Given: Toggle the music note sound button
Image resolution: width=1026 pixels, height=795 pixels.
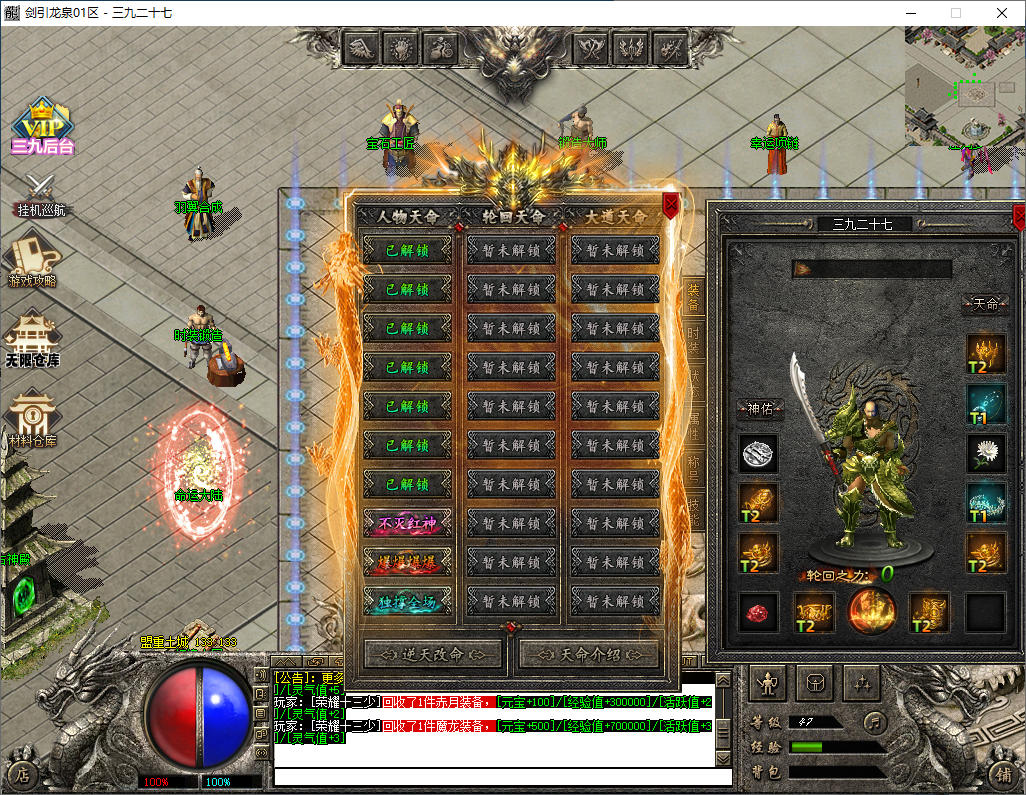Looking at the screenshot, I should [875, 720].
